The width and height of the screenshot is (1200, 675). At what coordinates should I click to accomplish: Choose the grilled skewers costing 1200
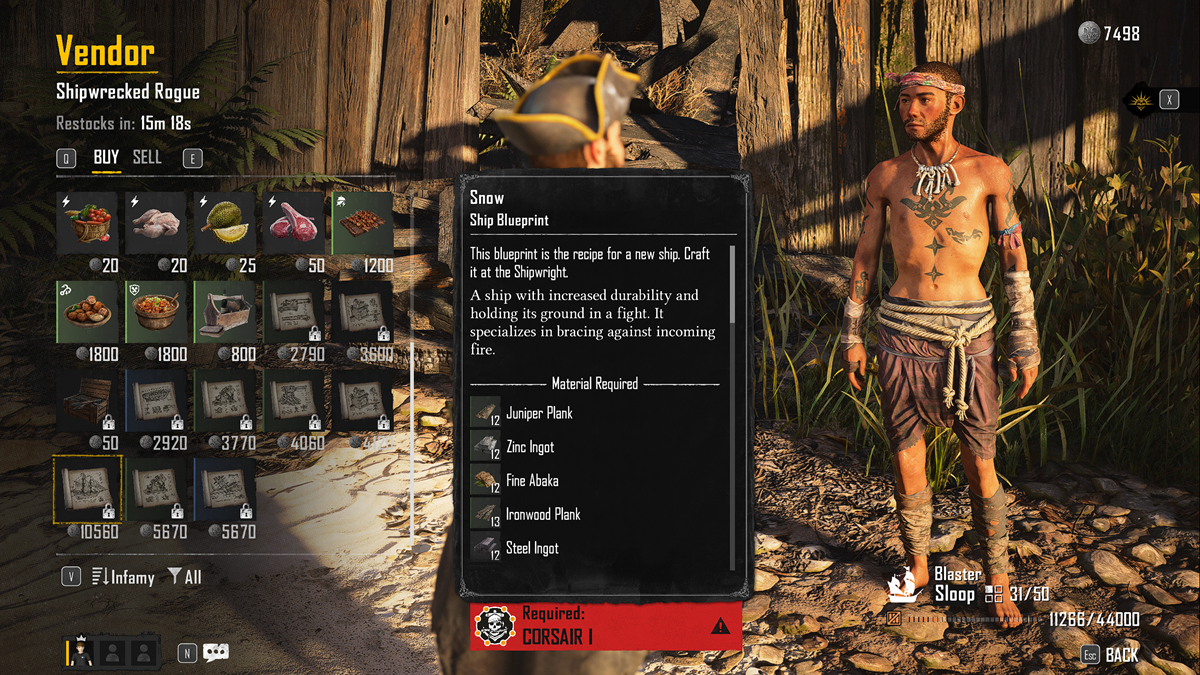coord(362,224)
